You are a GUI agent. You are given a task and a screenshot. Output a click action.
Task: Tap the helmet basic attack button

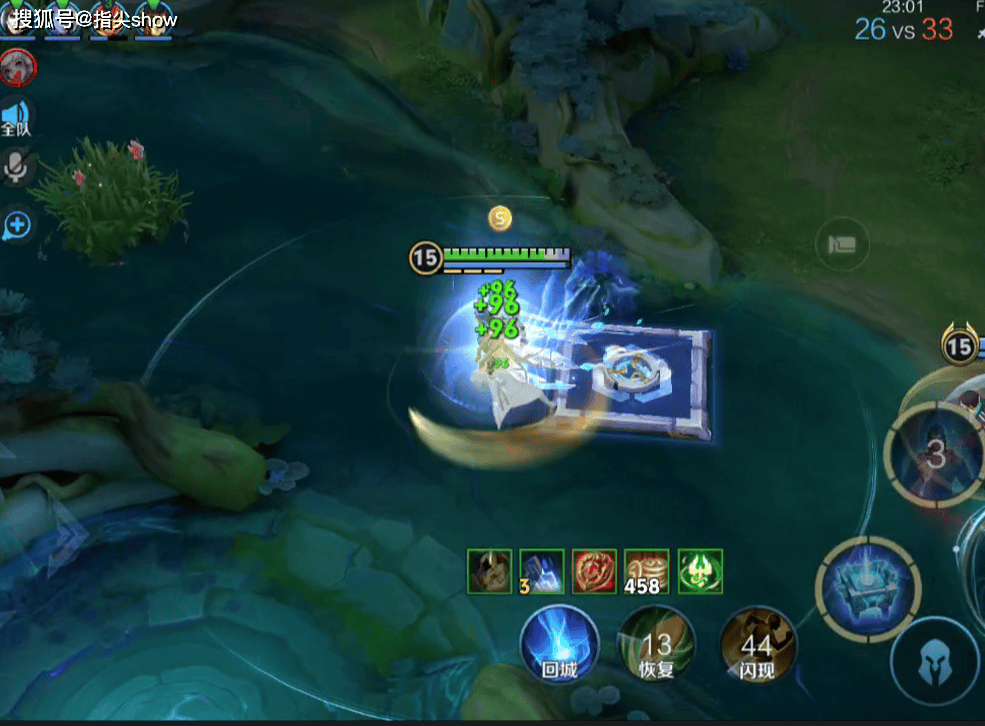[x=934, y=661]
